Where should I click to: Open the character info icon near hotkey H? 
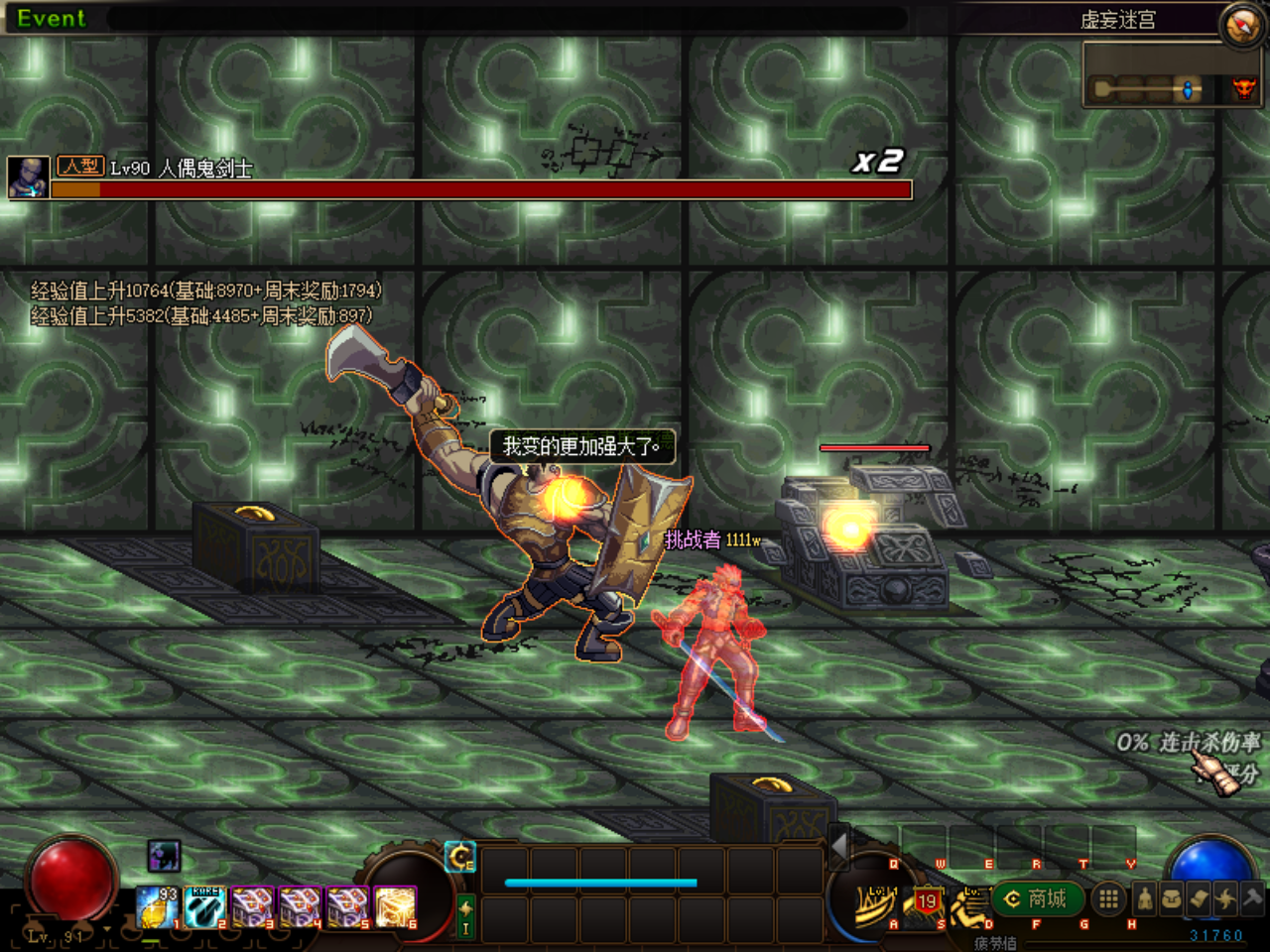pos(1144,897)
